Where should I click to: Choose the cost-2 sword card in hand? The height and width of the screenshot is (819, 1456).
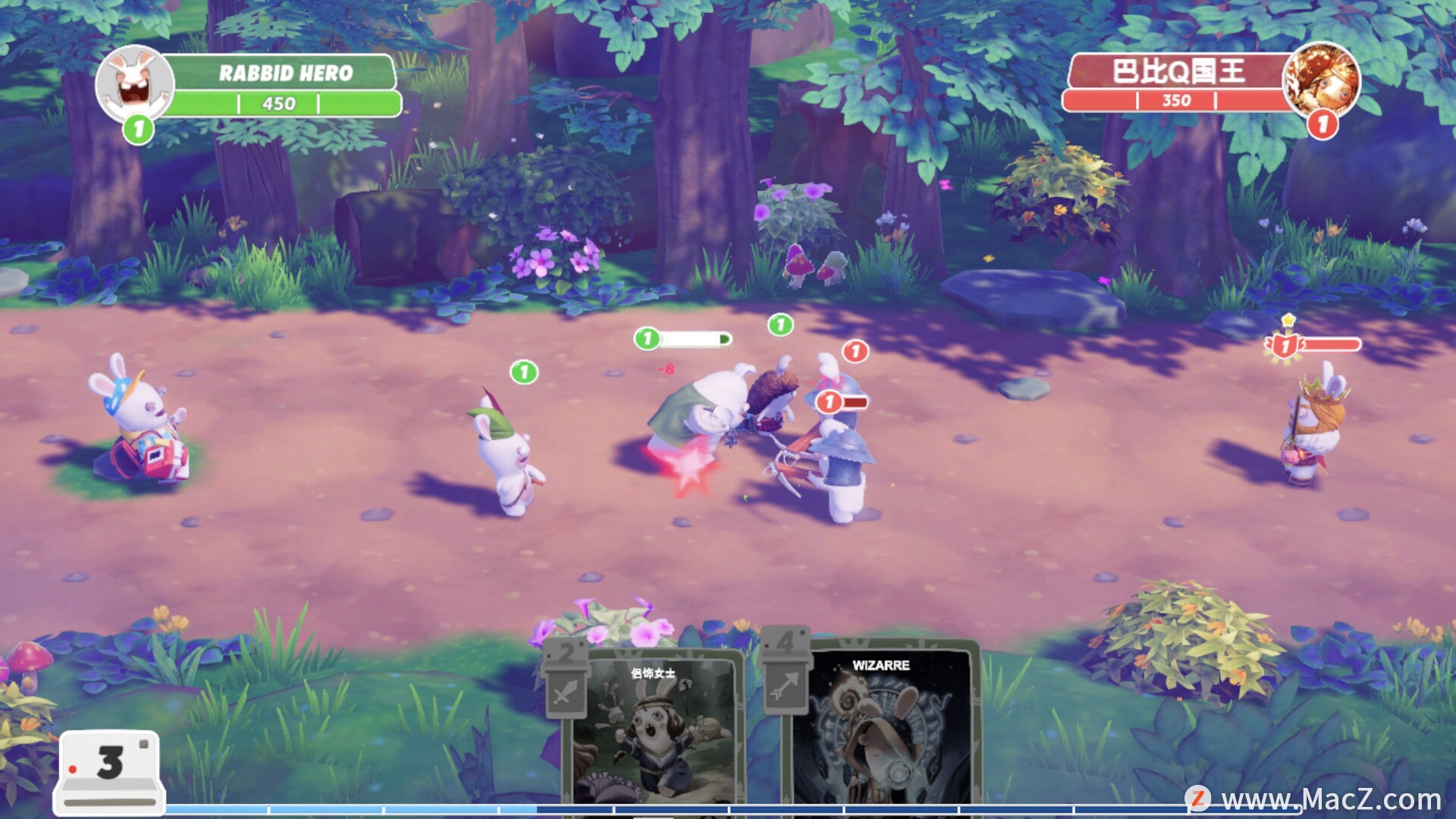(x=652, y=732)
